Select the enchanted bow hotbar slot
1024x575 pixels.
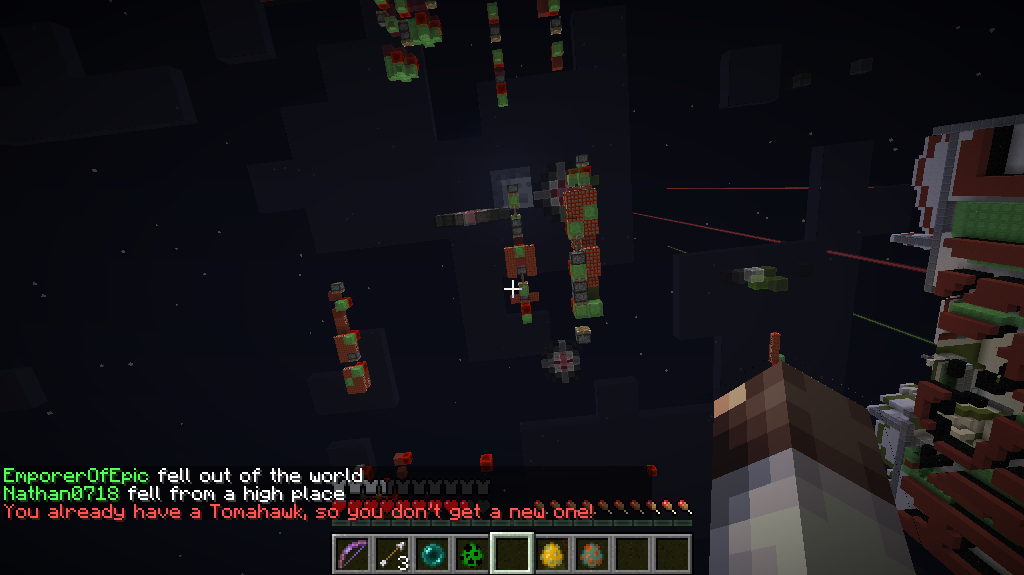coord(352,553)
